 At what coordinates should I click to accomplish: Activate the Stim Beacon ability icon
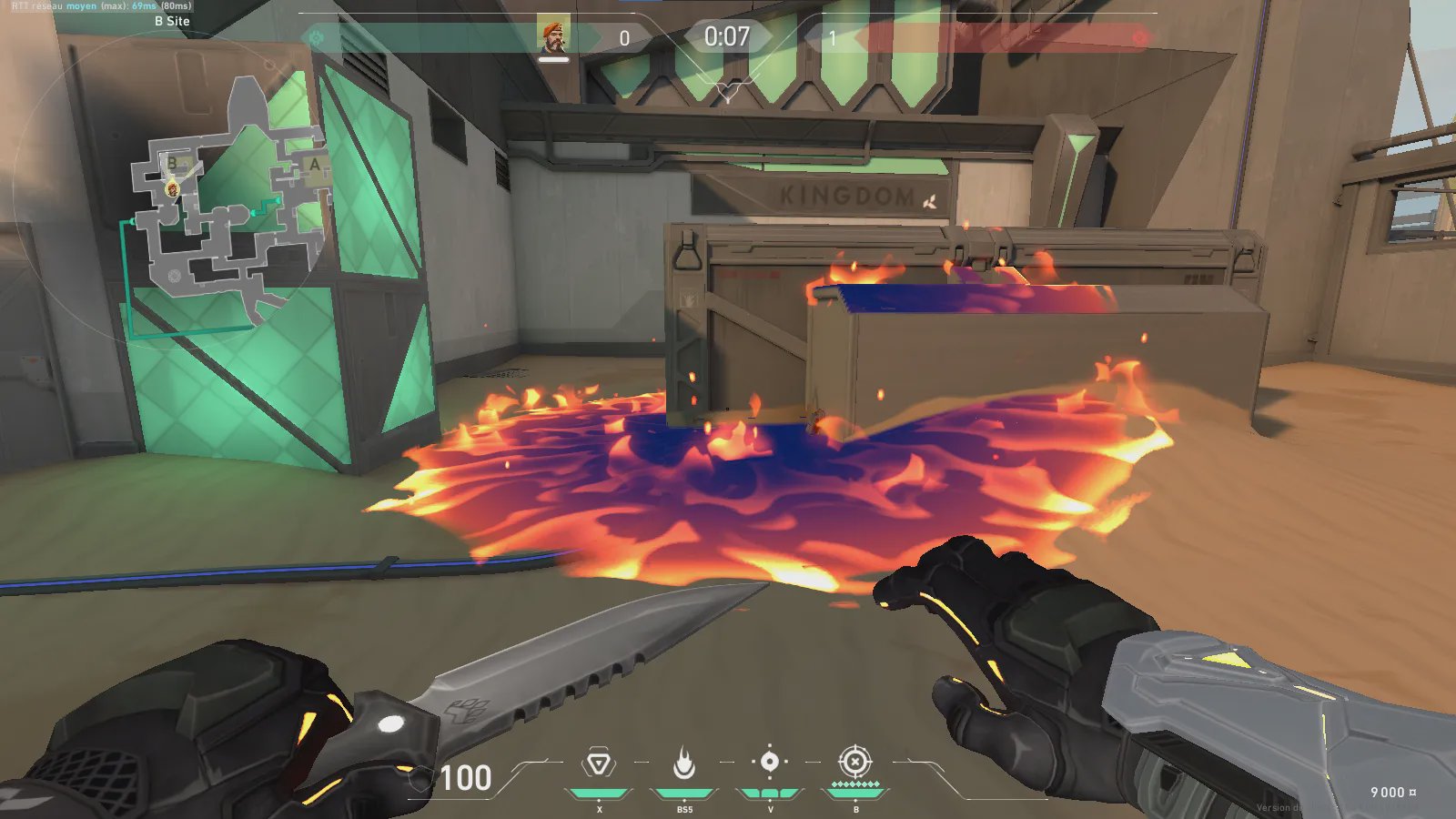[x=599, y=763]
